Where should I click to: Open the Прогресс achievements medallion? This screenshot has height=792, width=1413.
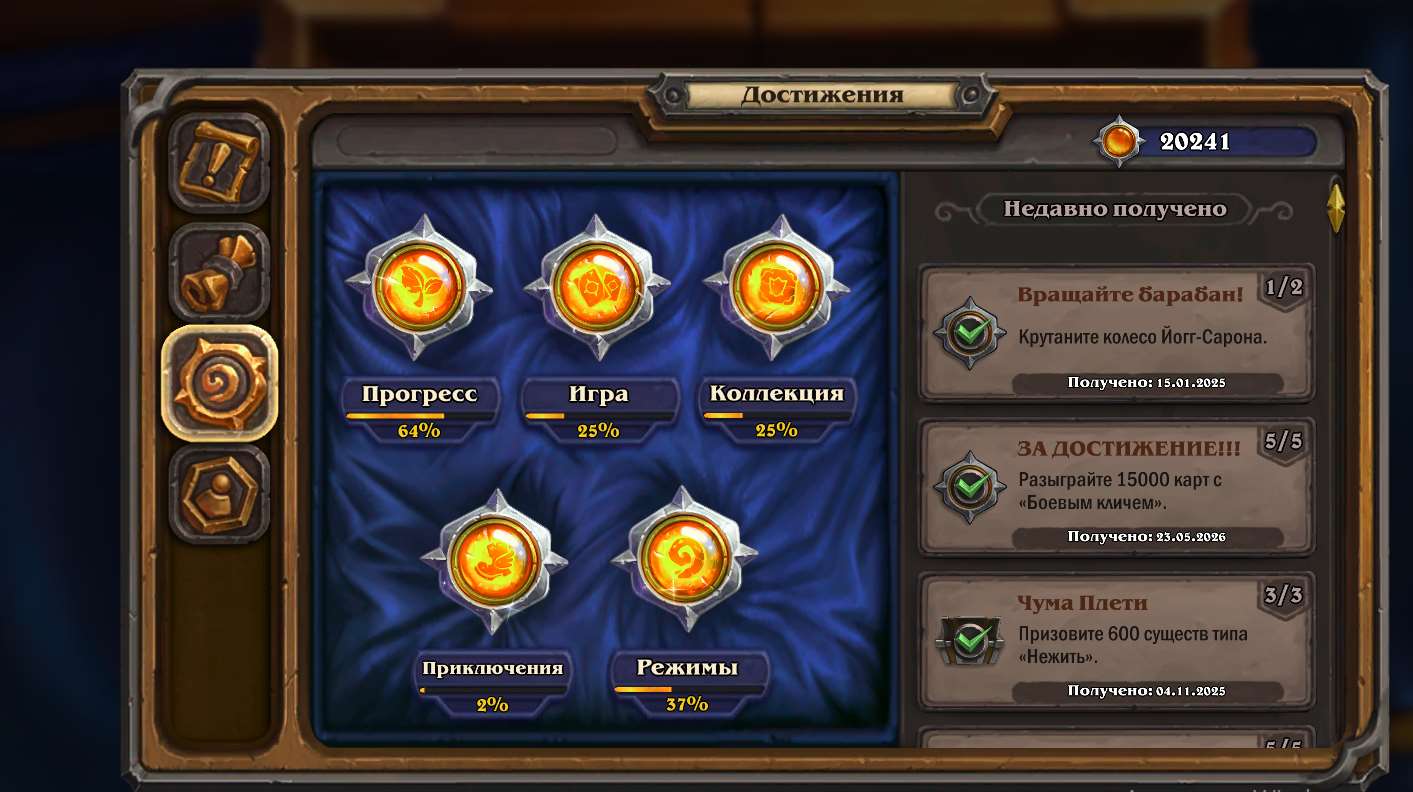coord(418,288)
